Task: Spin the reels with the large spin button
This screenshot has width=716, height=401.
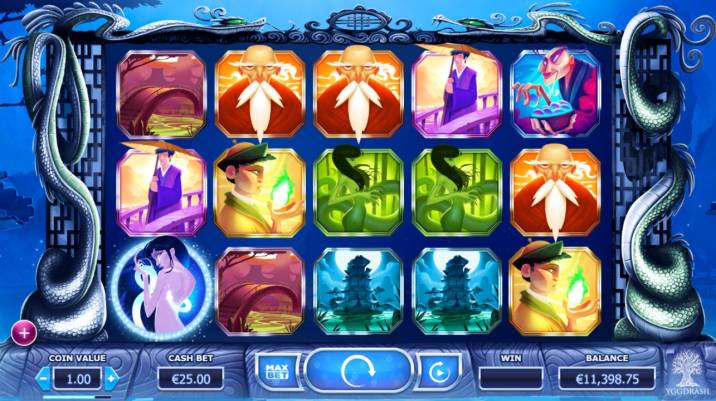Action: [x=357, y=374]
